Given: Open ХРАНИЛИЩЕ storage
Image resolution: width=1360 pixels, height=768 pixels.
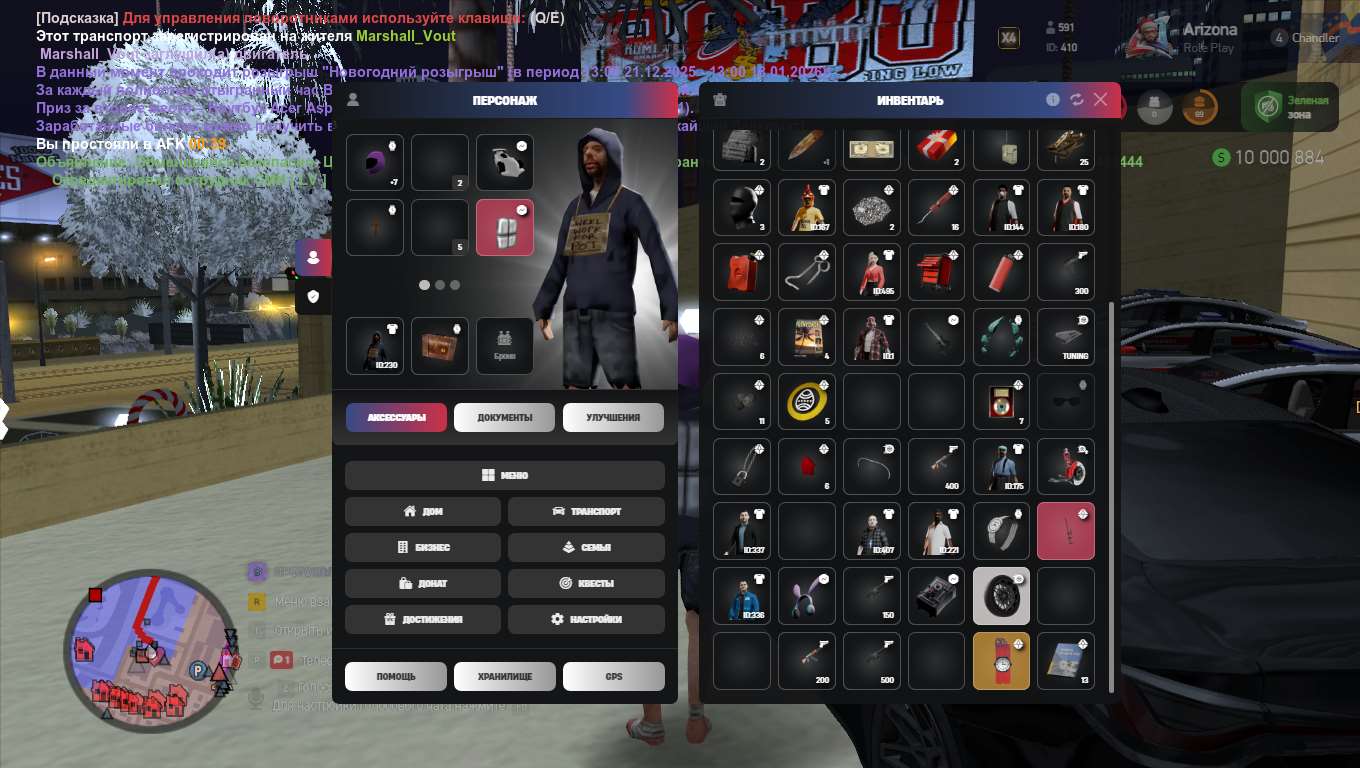Looking at the screenshot, I should pos(504,676).
